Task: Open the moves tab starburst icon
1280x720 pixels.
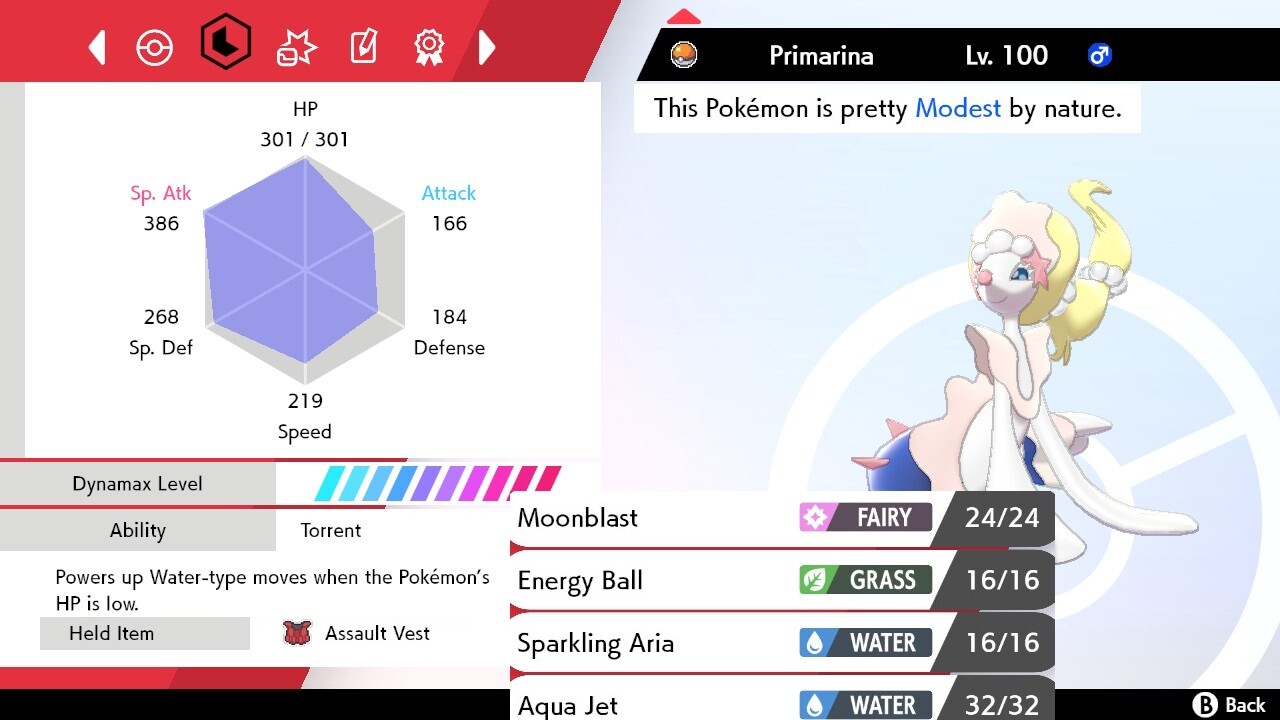Action: pyautogui.click(x=295, y=46)
